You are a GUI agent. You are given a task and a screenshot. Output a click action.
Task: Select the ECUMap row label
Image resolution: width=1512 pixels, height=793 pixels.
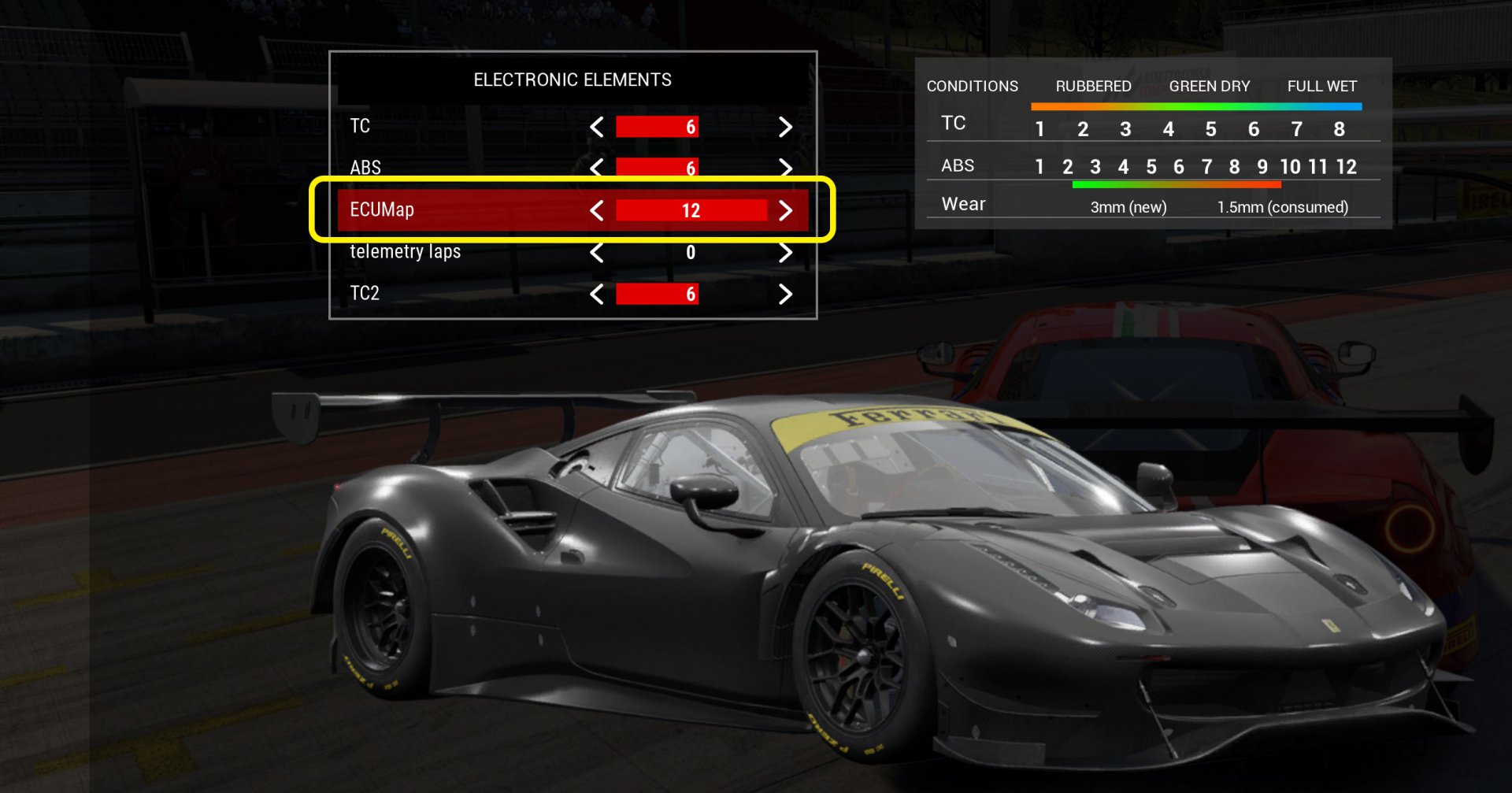click(382, 210)
